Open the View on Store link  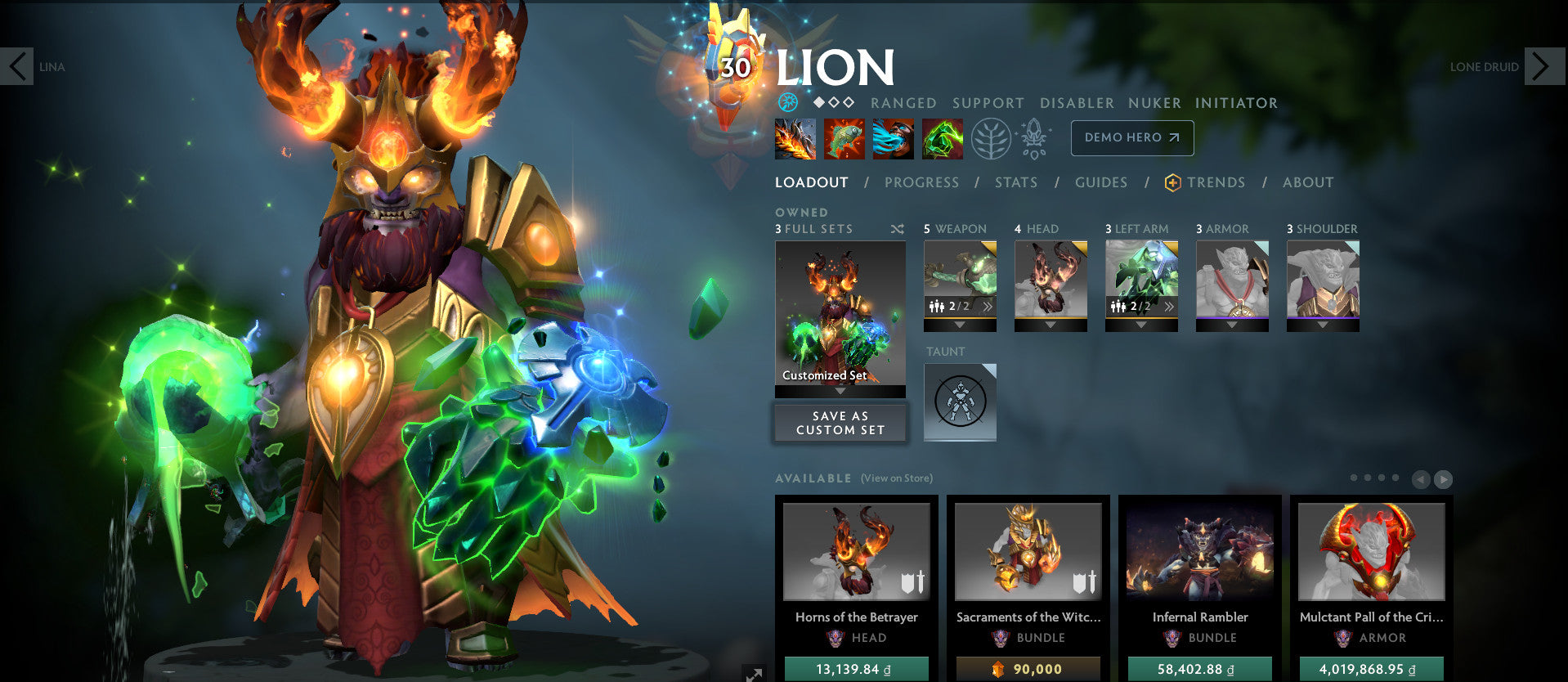896,478
